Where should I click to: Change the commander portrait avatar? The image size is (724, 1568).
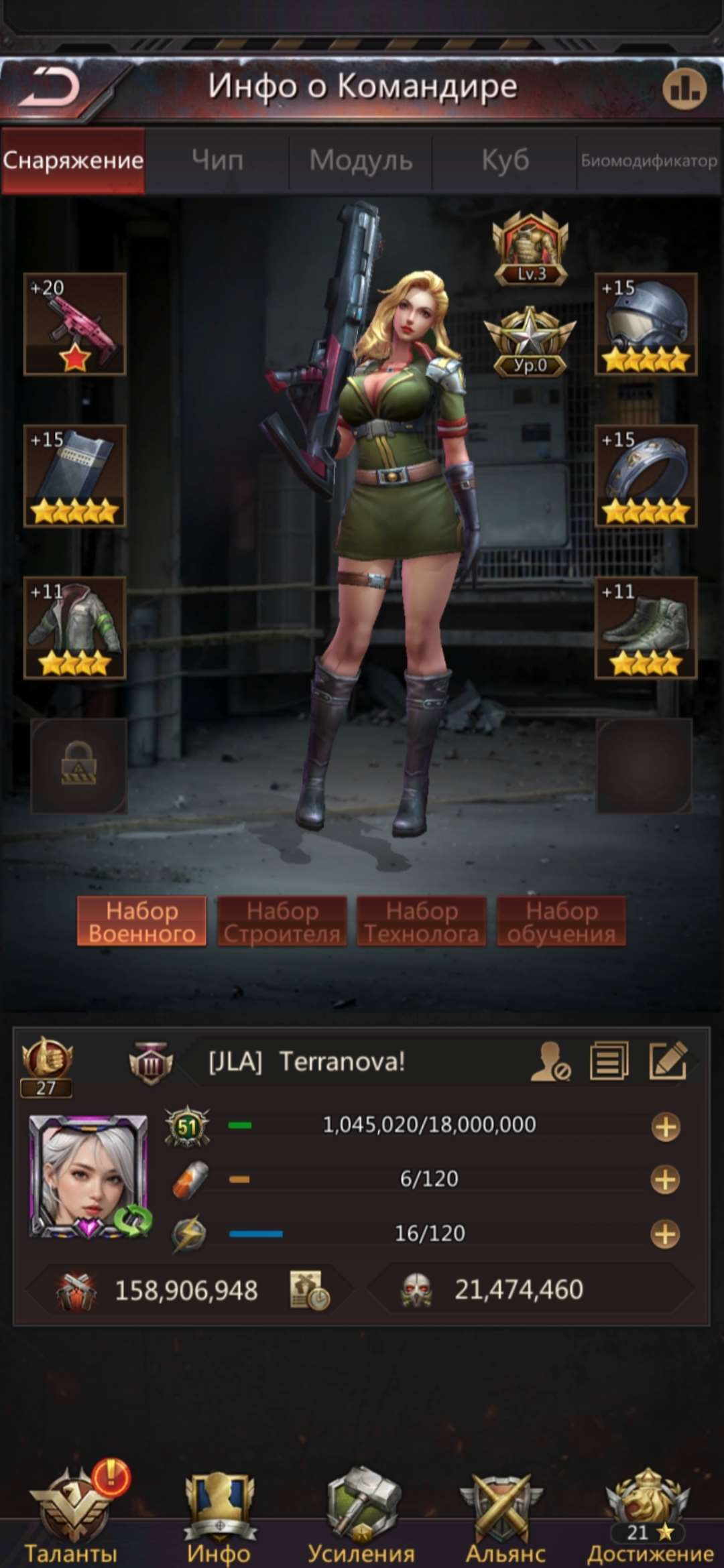point(89,1175)
